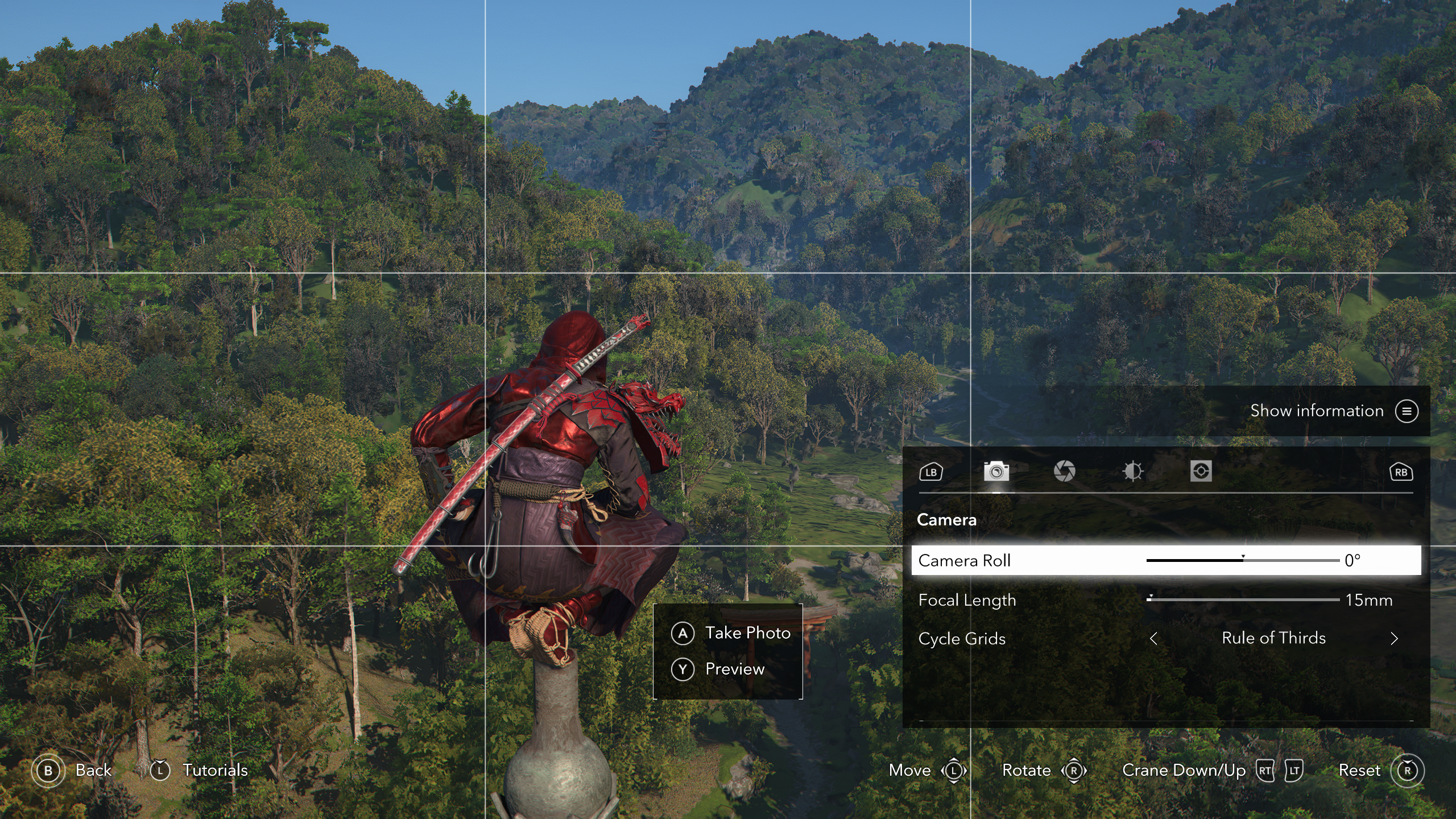Open the brightness exposure tab

coord(1132,471)
